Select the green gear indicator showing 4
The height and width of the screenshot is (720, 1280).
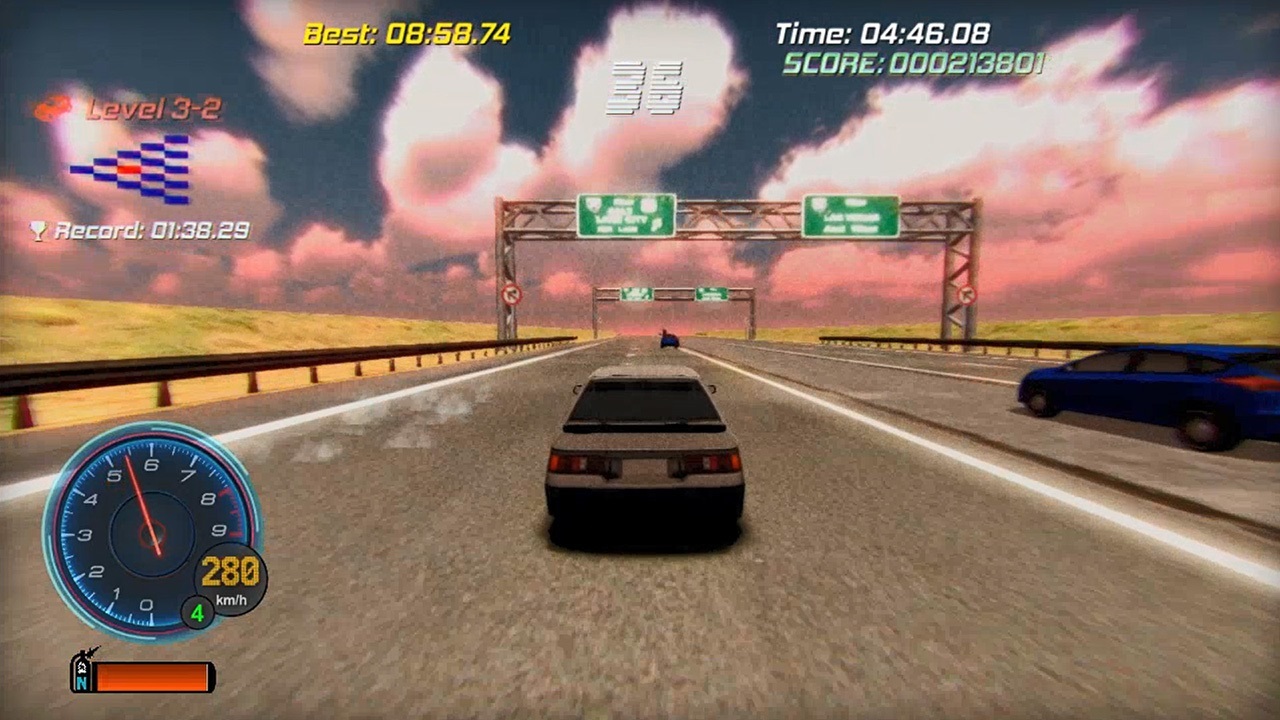pos(197,613)
